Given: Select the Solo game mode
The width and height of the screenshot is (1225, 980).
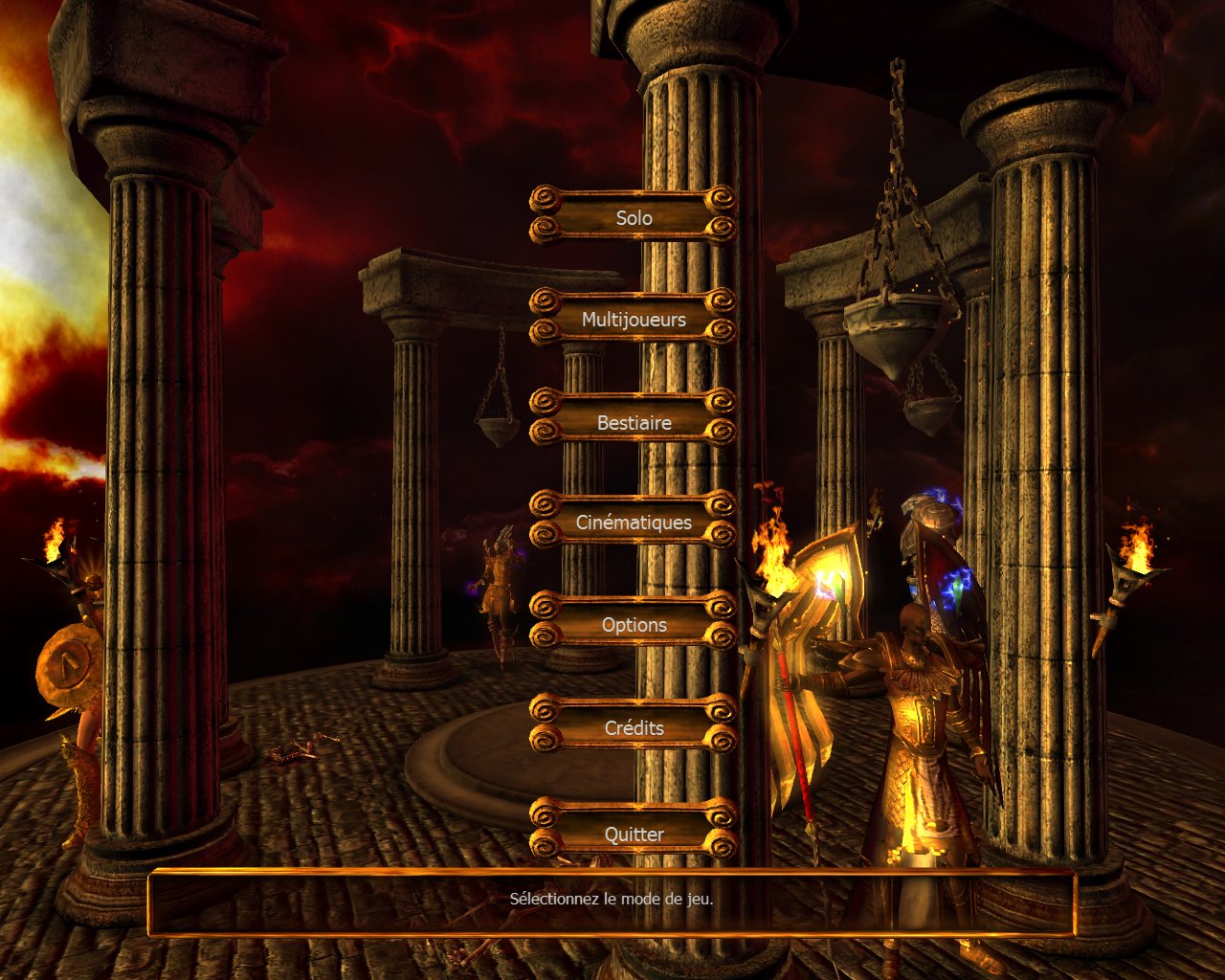Looking at the screenshot, I should click(x=634, y=217).
